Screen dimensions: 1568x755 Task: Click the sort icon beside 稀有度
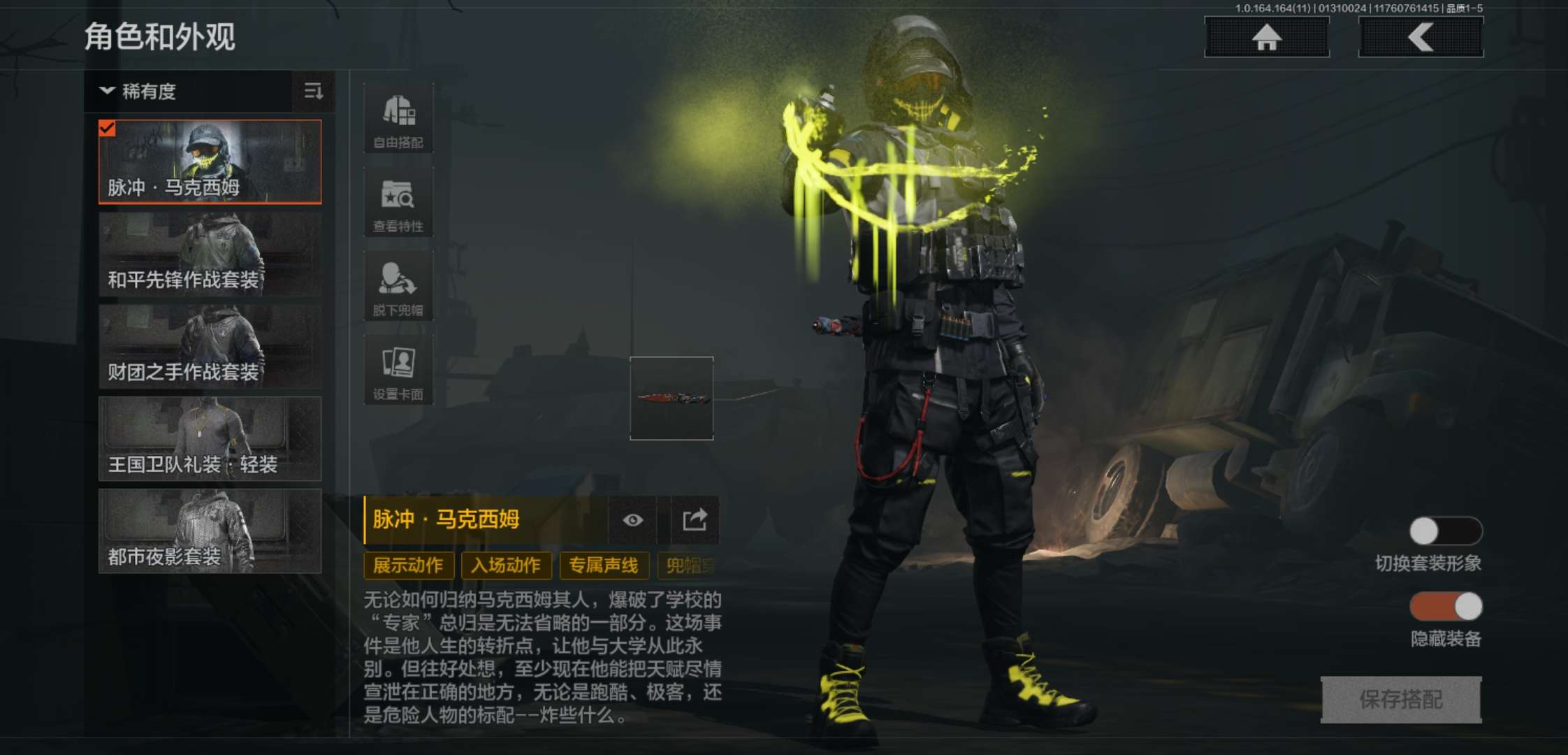[x=314, y=92]
